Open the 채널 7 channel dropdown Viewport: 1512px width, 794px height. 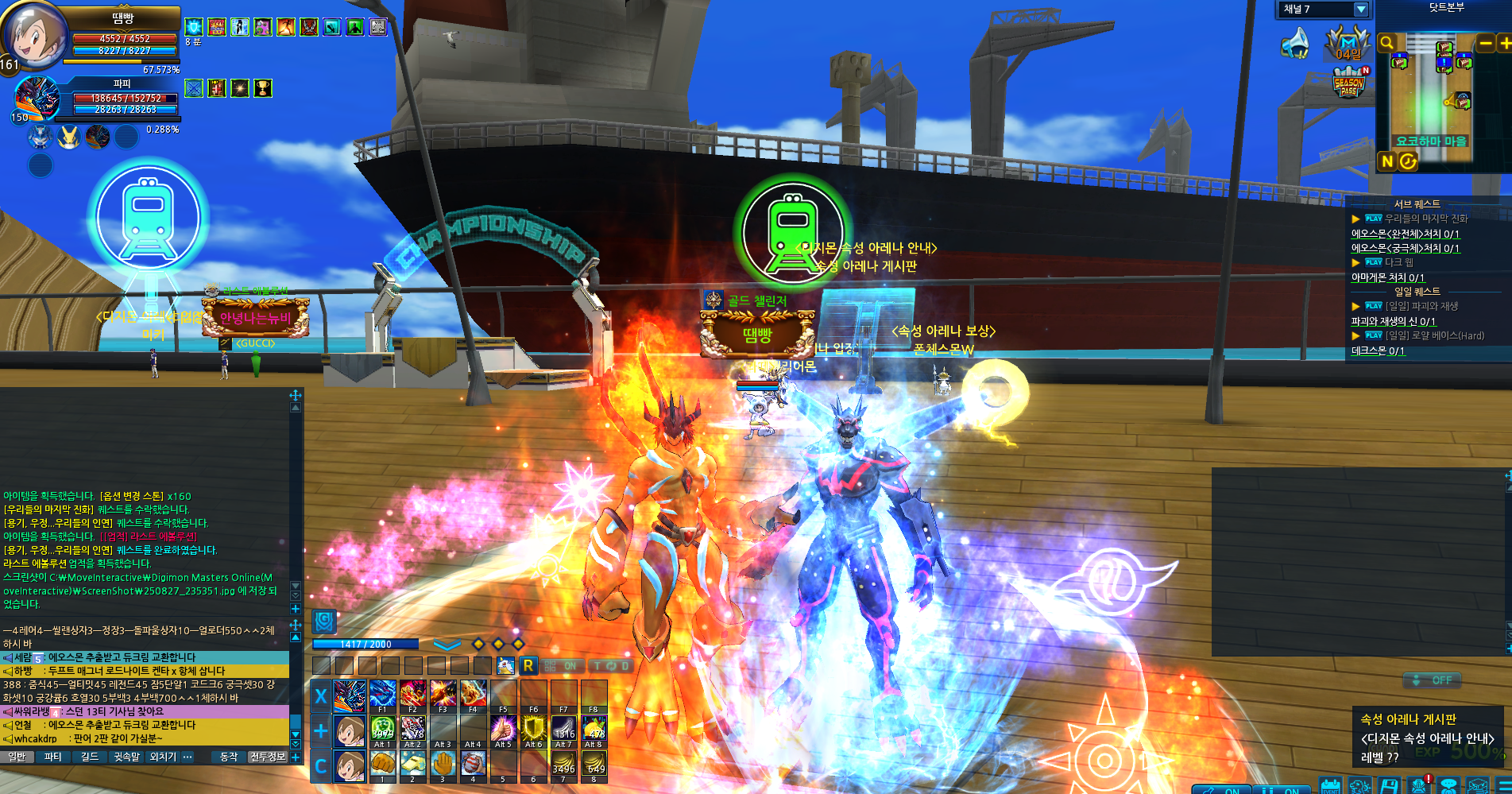tap(1360, 10)
